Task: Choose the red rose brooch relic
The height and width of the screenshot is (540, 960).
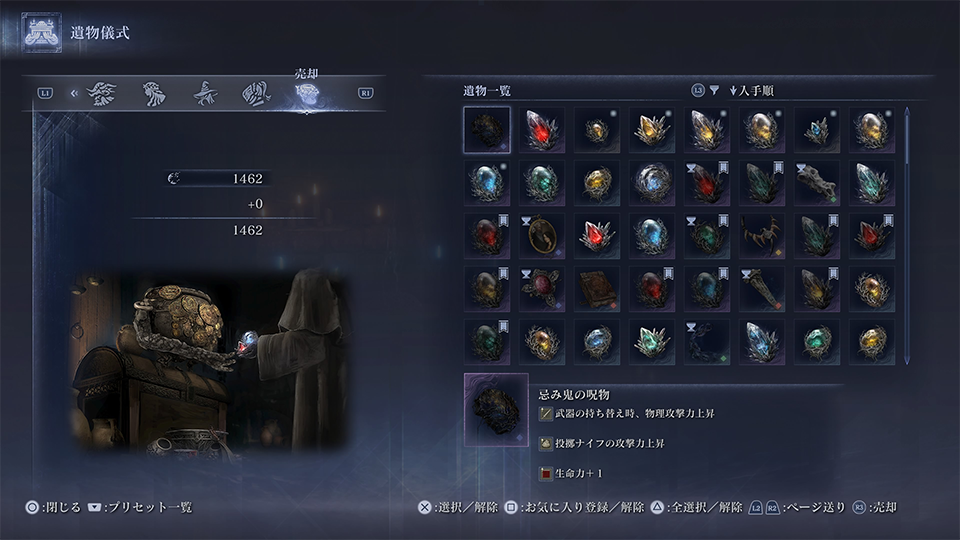Action: tap(541, 289)
